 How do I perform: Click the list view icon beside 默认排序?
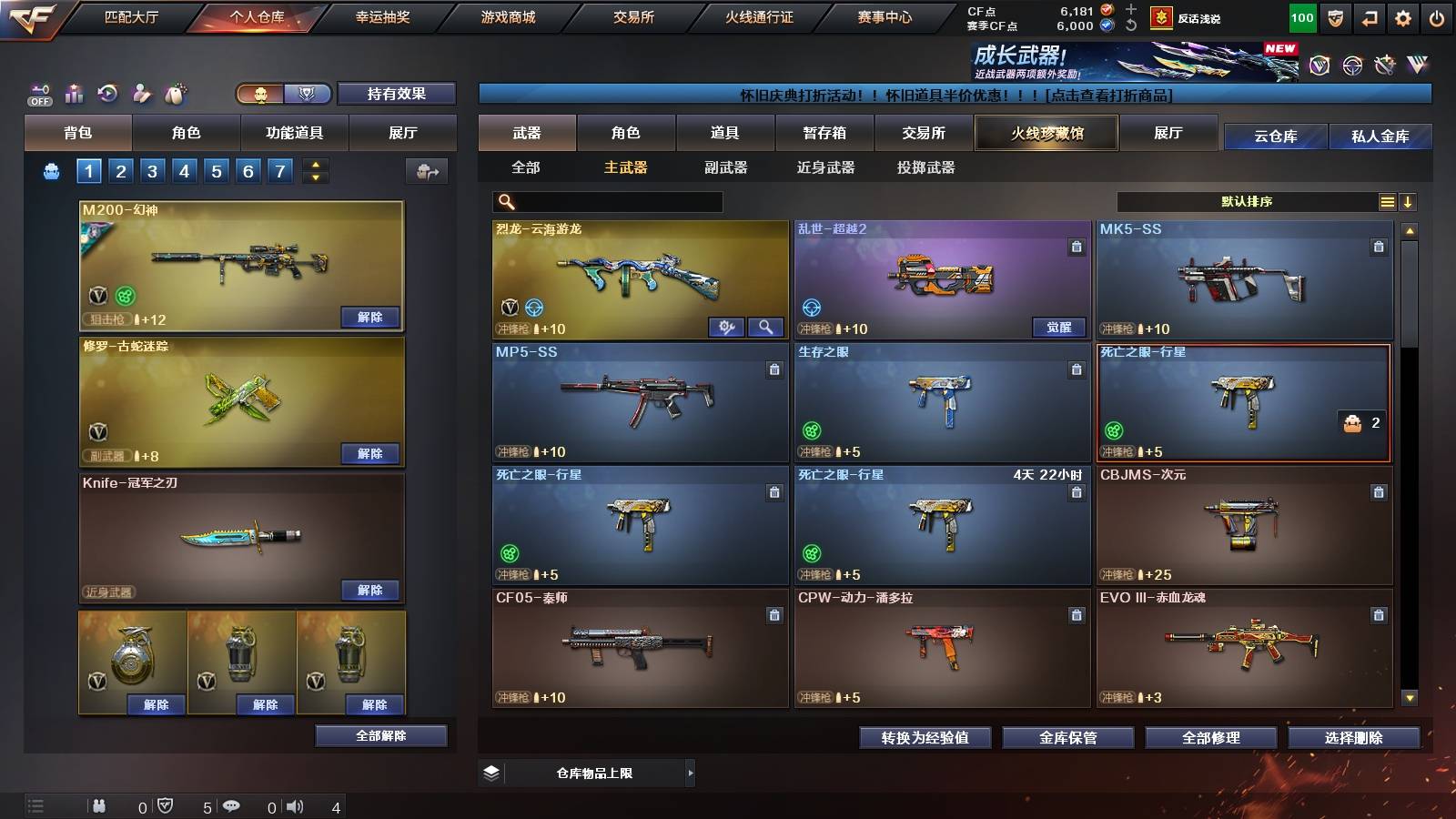pos(1387,201)
